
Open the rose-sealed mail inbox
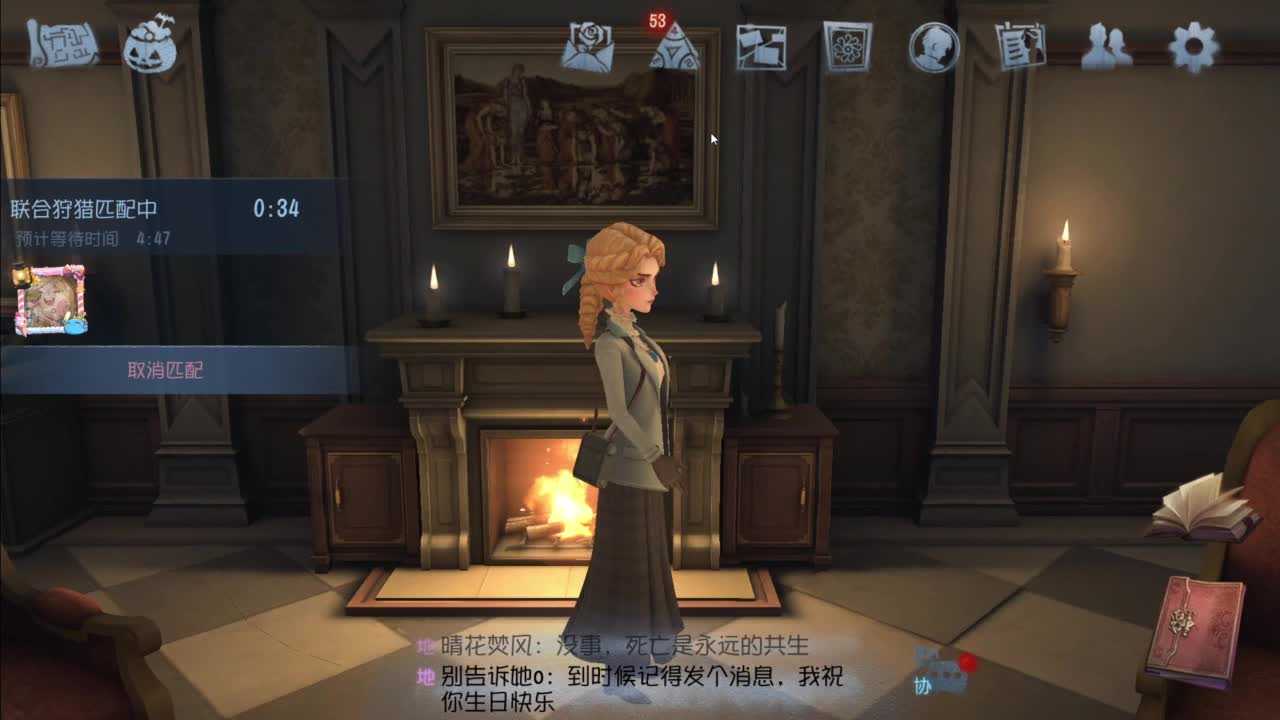[592, 45]
